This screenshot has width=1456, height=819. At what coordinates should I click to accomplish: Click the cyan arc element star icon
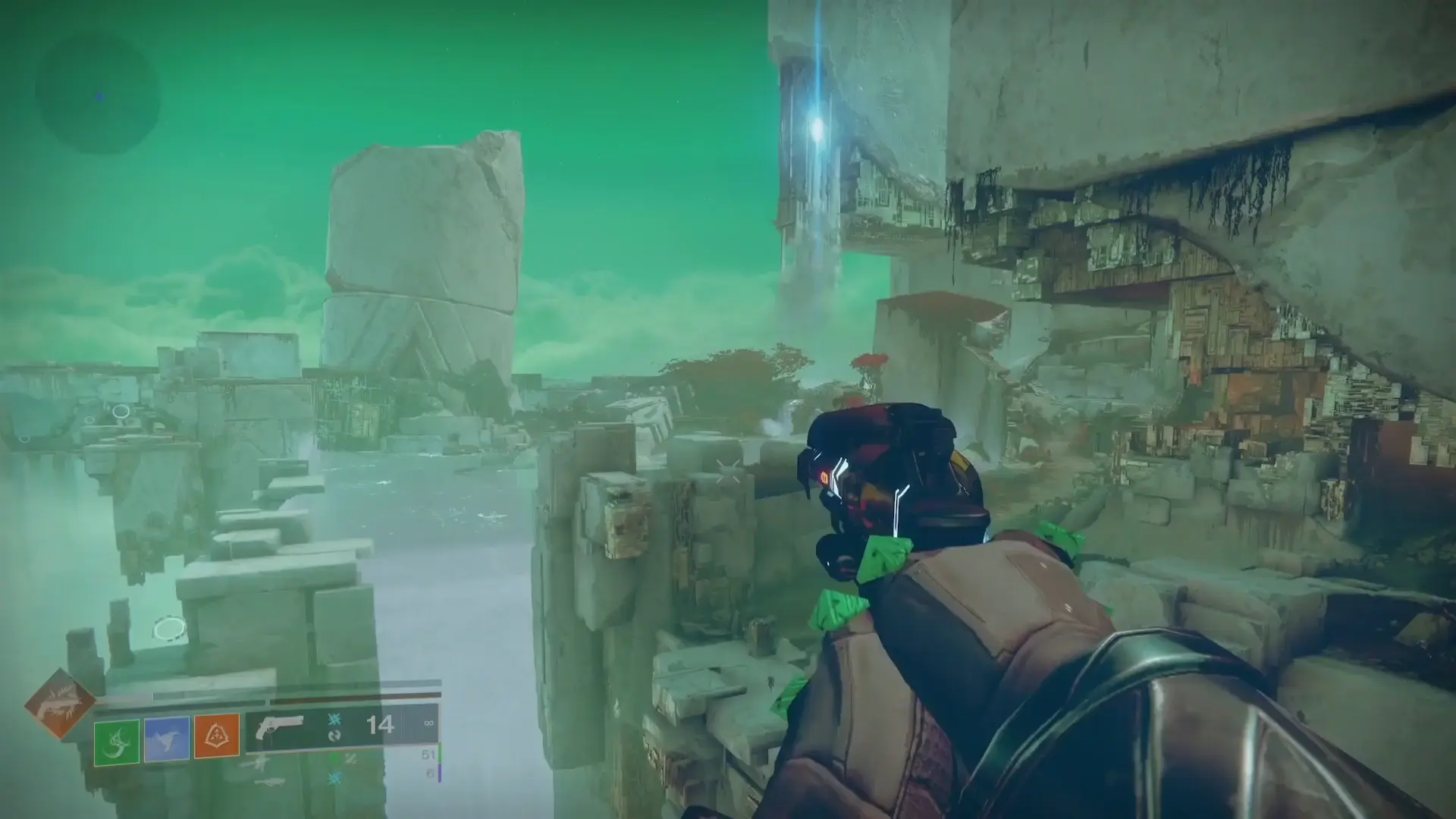[x=334, y=720]
